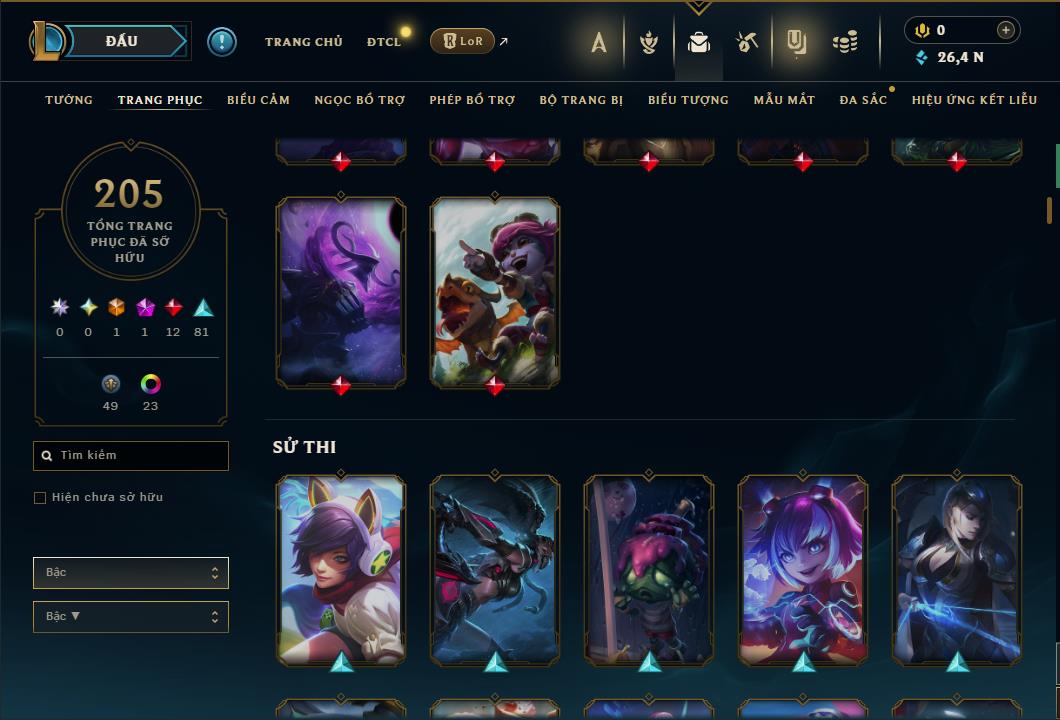
Task: Open the BIỂU CẢM tab
Action: (258, 100)
